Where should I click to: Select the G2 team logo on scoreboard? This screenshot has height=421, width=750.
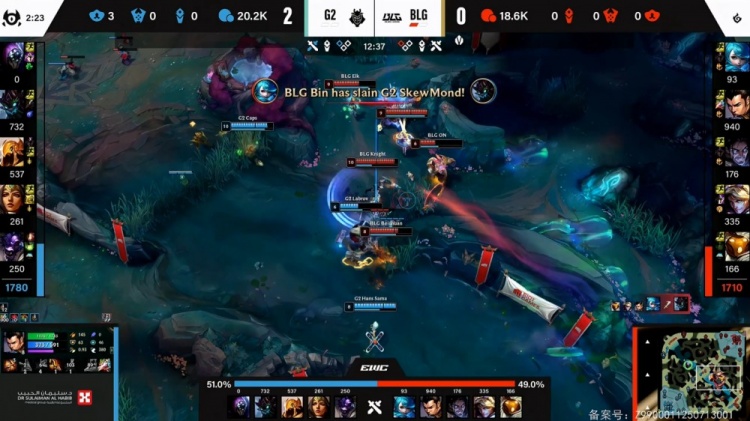pyautogui.click(x=358, y=16)
